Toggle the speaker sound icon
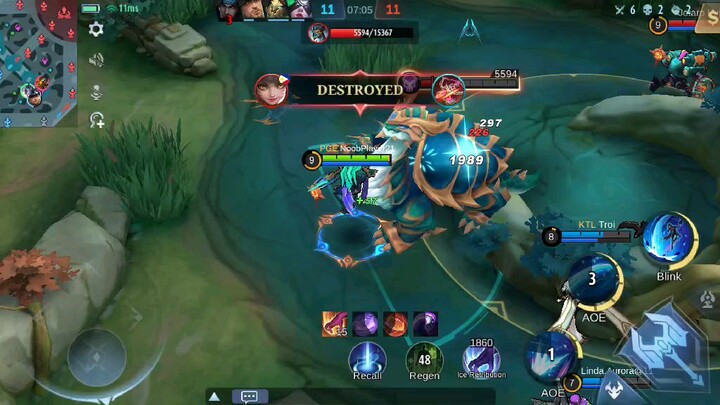Viewport: 720px width, 405px height. click(96, 60)
